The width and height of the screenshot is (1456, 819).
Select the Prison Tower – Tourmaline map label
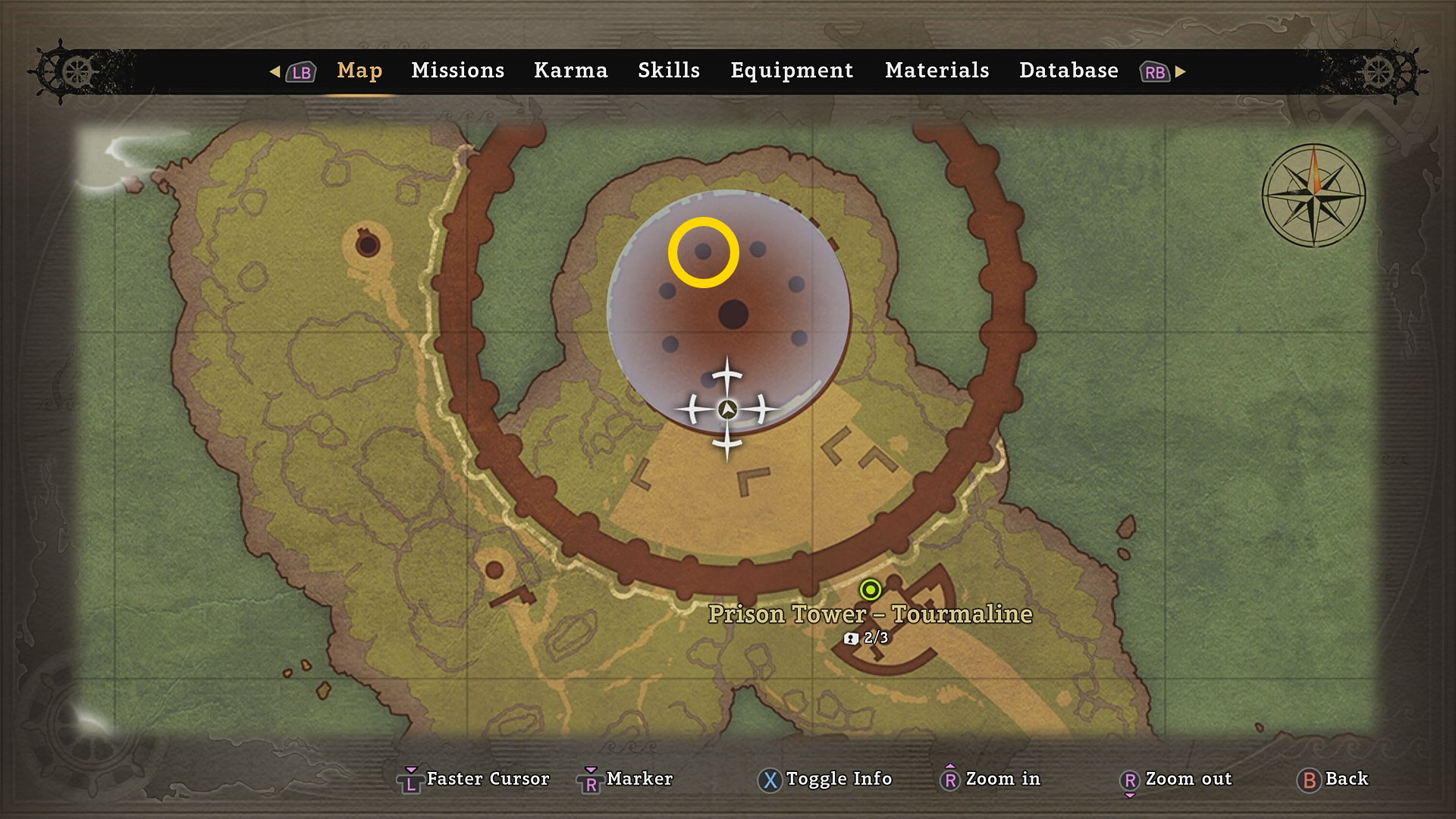(870, 614)
